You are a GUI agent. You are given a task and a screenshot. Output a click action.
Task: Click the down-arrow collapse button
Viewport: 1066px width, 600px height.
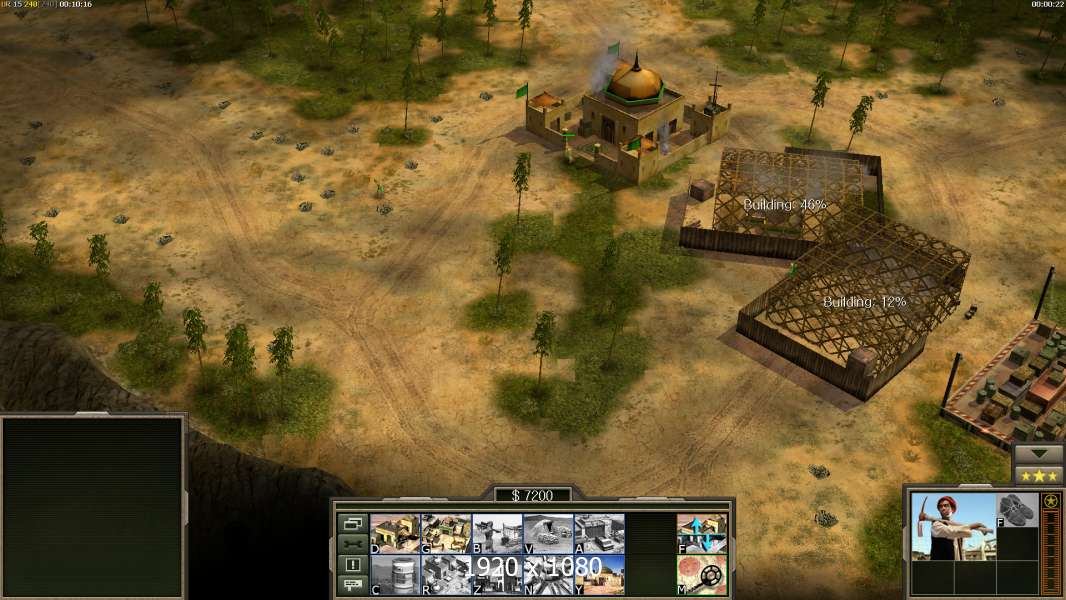pyautogui.click(x=1038, y=454)
